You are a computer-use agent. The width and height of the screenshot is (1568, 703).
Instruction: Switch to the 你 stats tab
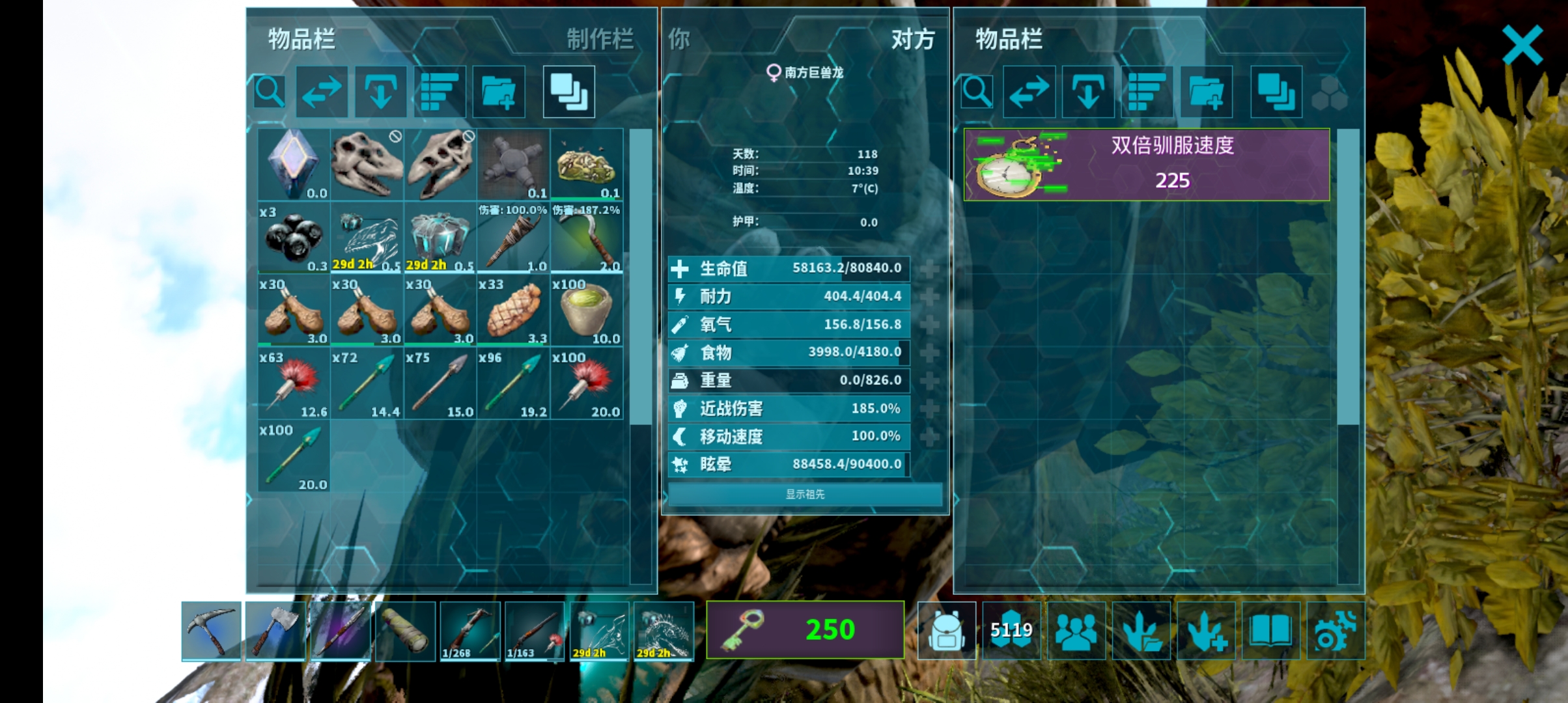(679, 39)
